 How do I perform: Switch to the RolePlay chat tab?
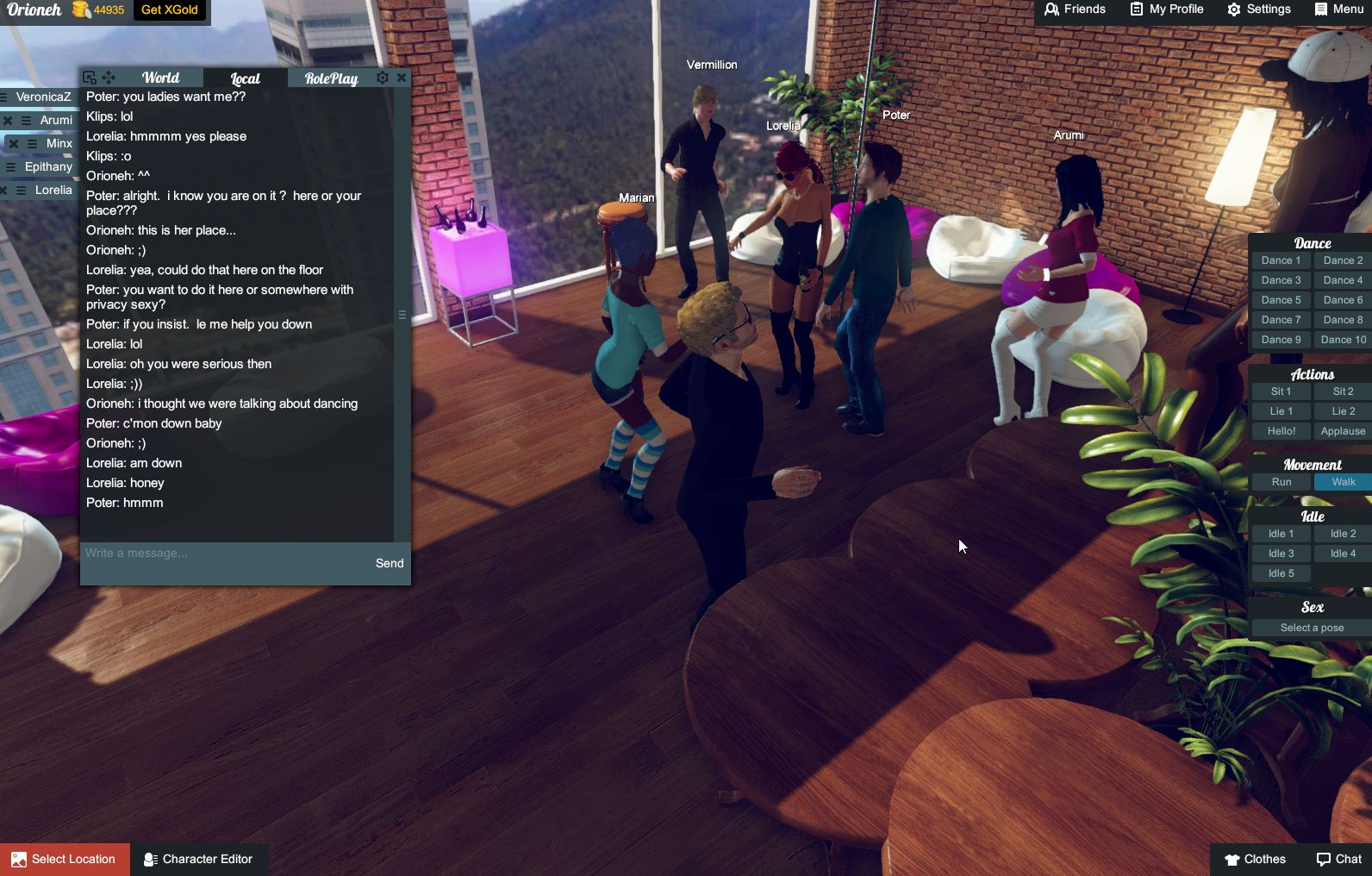[331, 78]
